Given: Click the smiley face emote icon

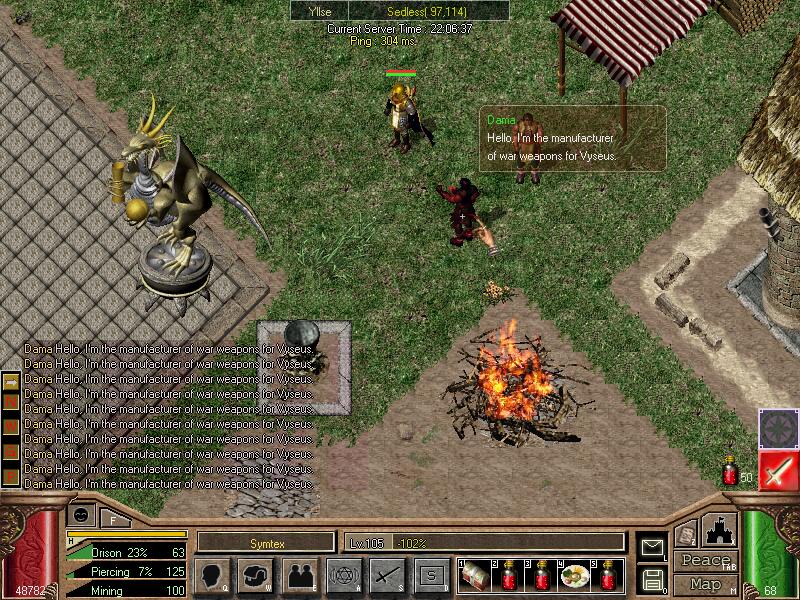Looking at the screenshot, I should tap(80, 513).
